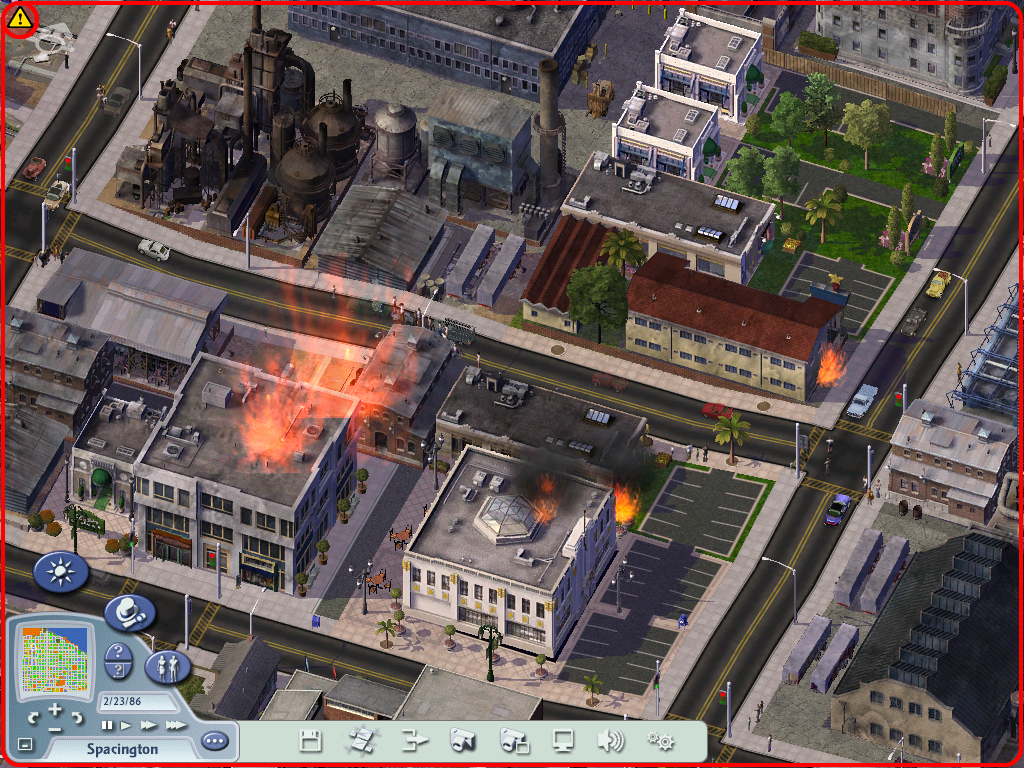This screenshot has width=1024, height=768.
Task: Toggle the three-dot options button
Action: click(214, 742)
